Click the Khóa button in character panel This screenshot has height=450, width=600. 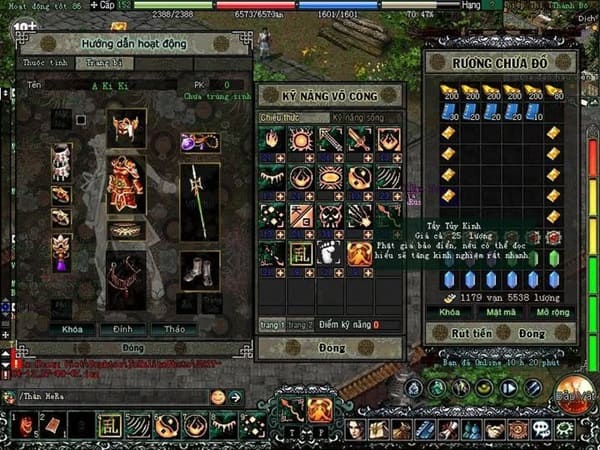71,328
